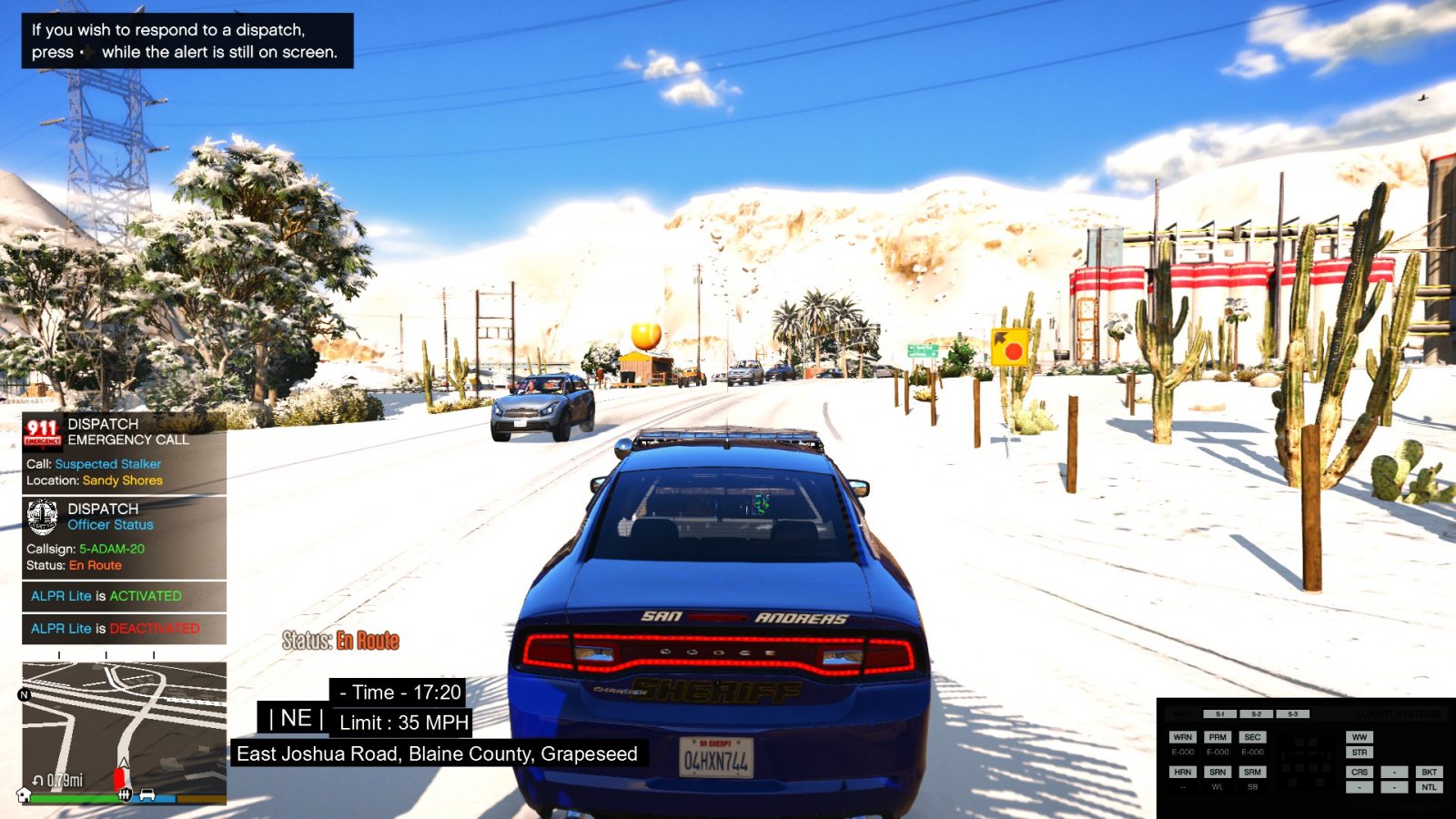Image resolution: width=1456 pixels, height=819 pixels.
Task: Switch to the S-2 stage tab
Action: [x=1256, y=714]
